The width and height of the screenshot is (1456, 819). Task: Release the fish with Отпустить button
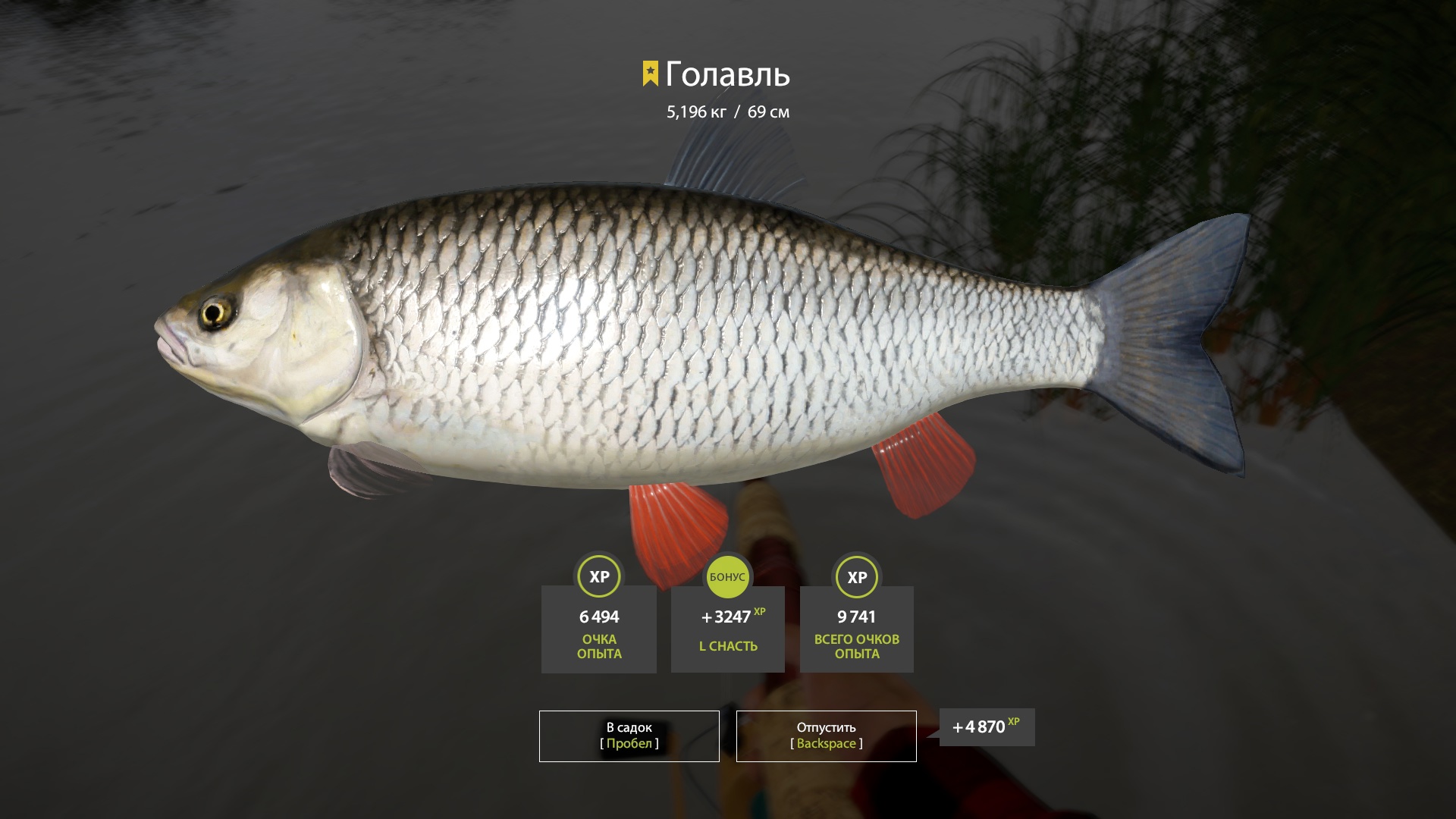point(826,736)
